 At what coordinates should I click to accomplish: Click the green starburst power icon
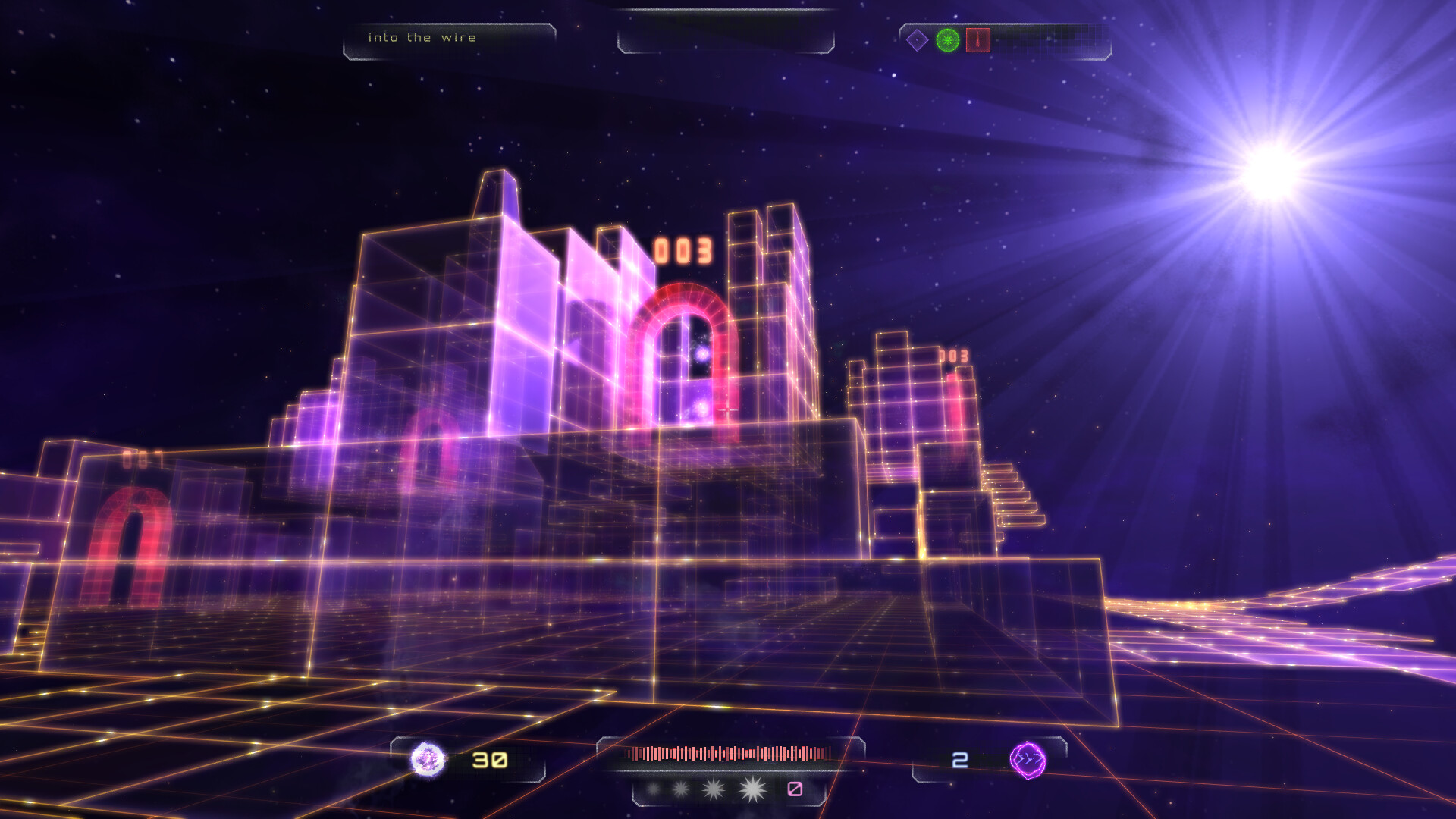tap(948, 39)
